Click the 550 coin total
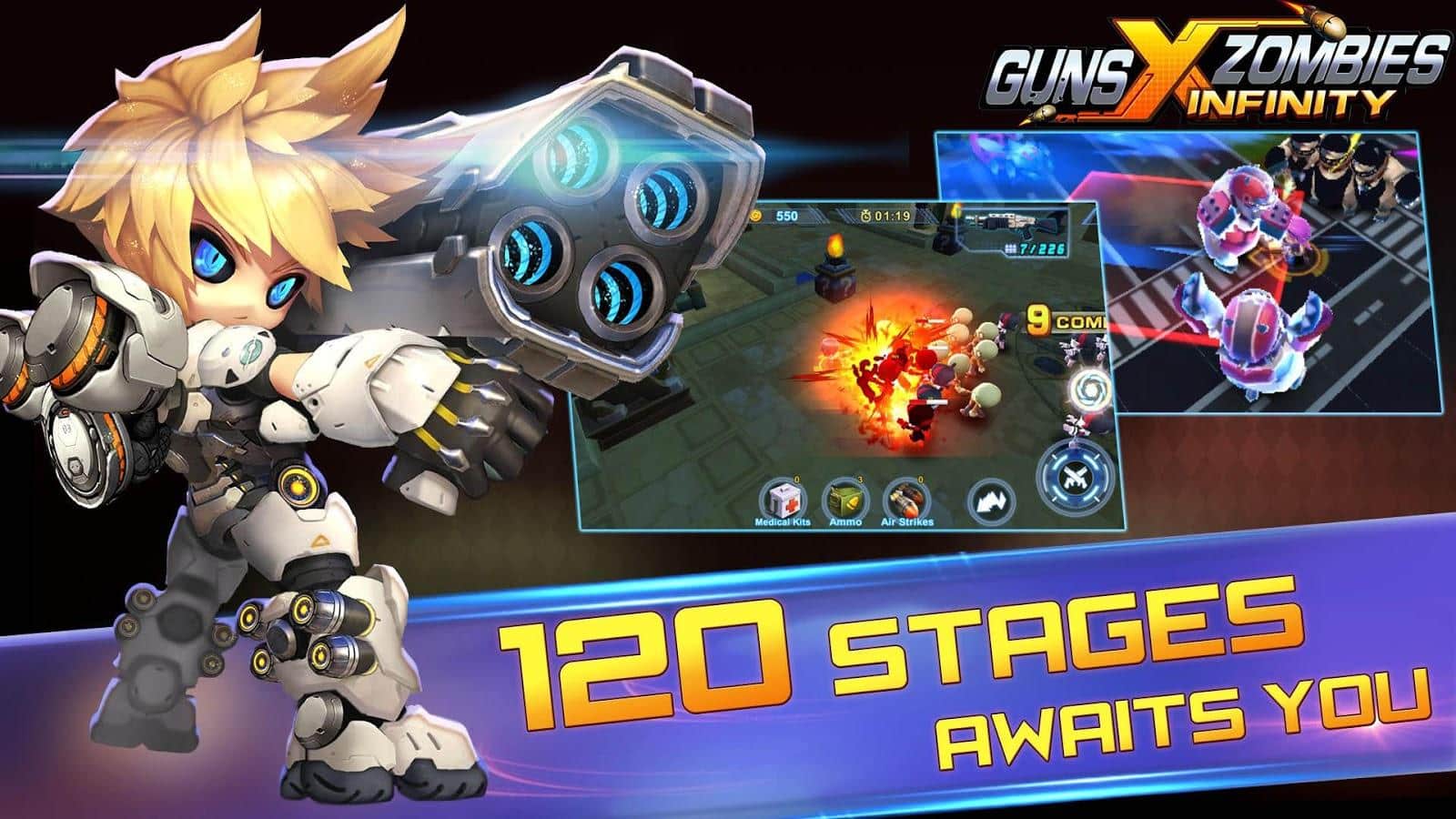 point(788,216)
